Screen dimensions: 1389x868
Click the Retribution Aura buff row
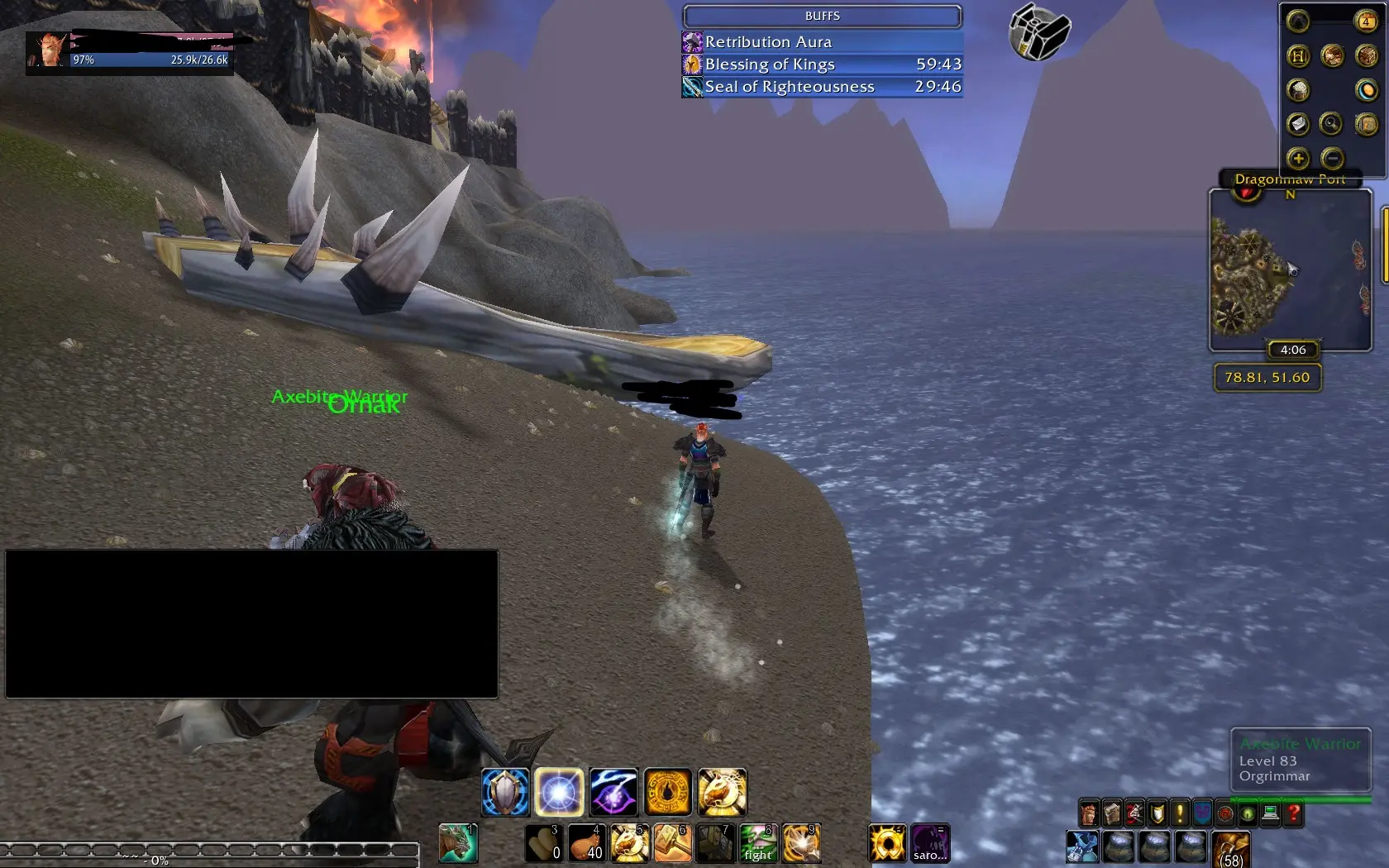tap(822, 42)
